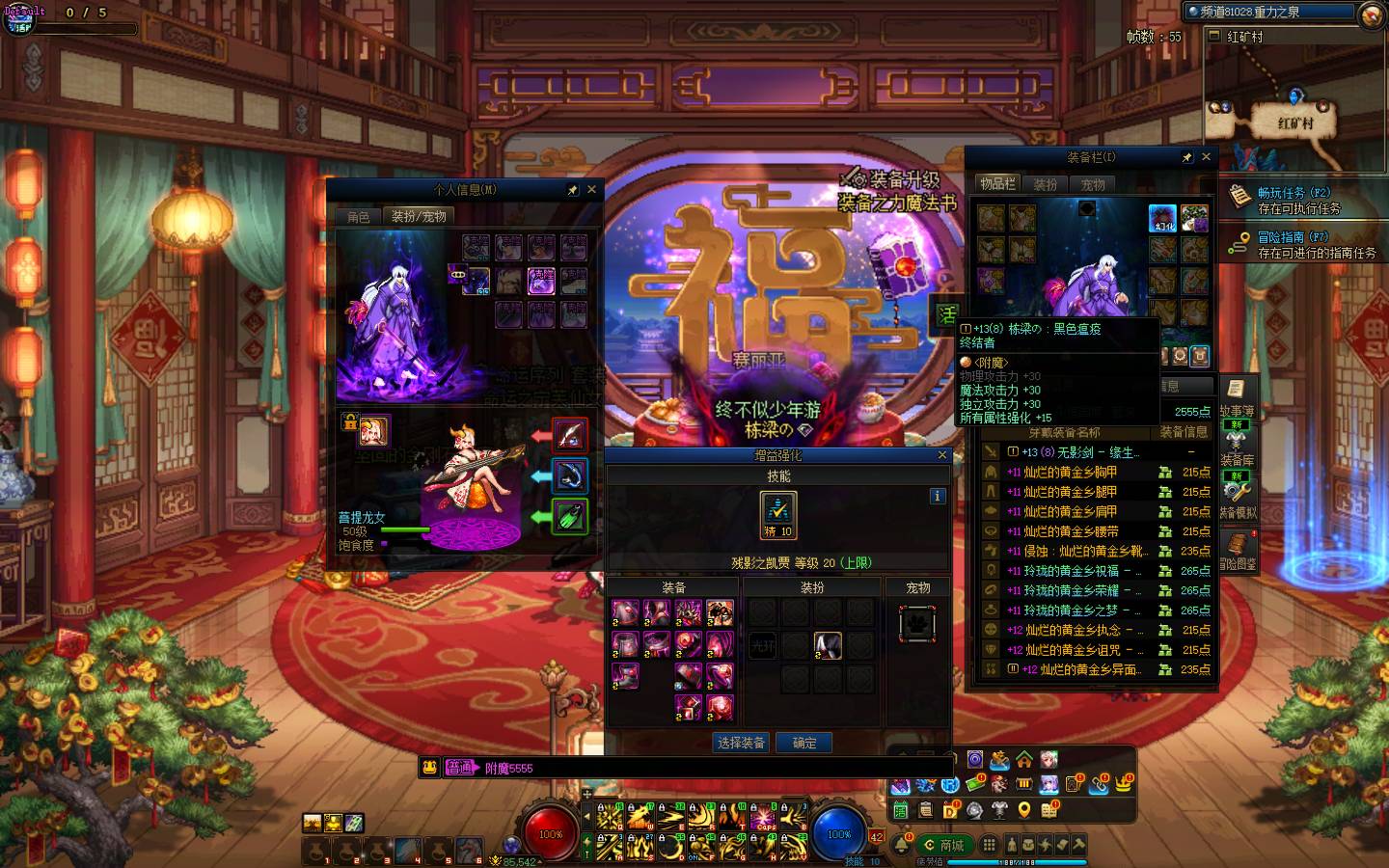Viewport: 1389px width, 868px height.
Task: Confirm with the 确定 button
Action: tap(804, 743)
